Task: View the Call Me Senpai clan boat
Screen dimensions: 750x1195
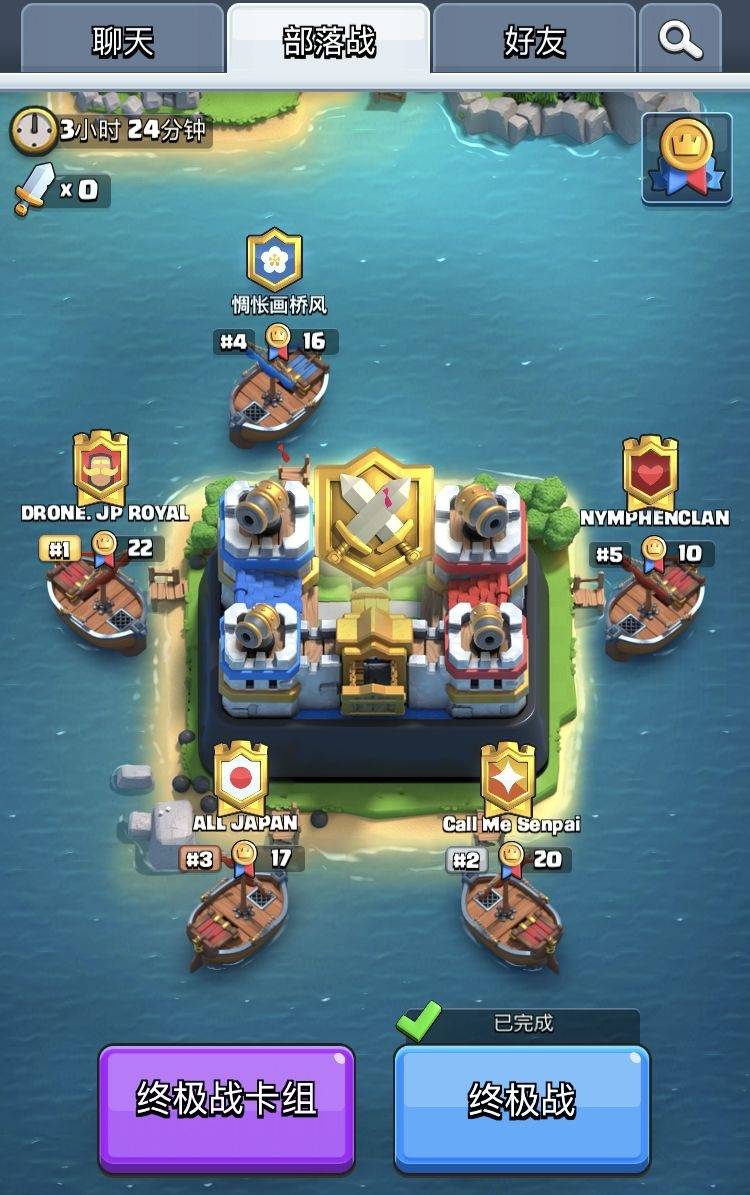Action: 511,914
